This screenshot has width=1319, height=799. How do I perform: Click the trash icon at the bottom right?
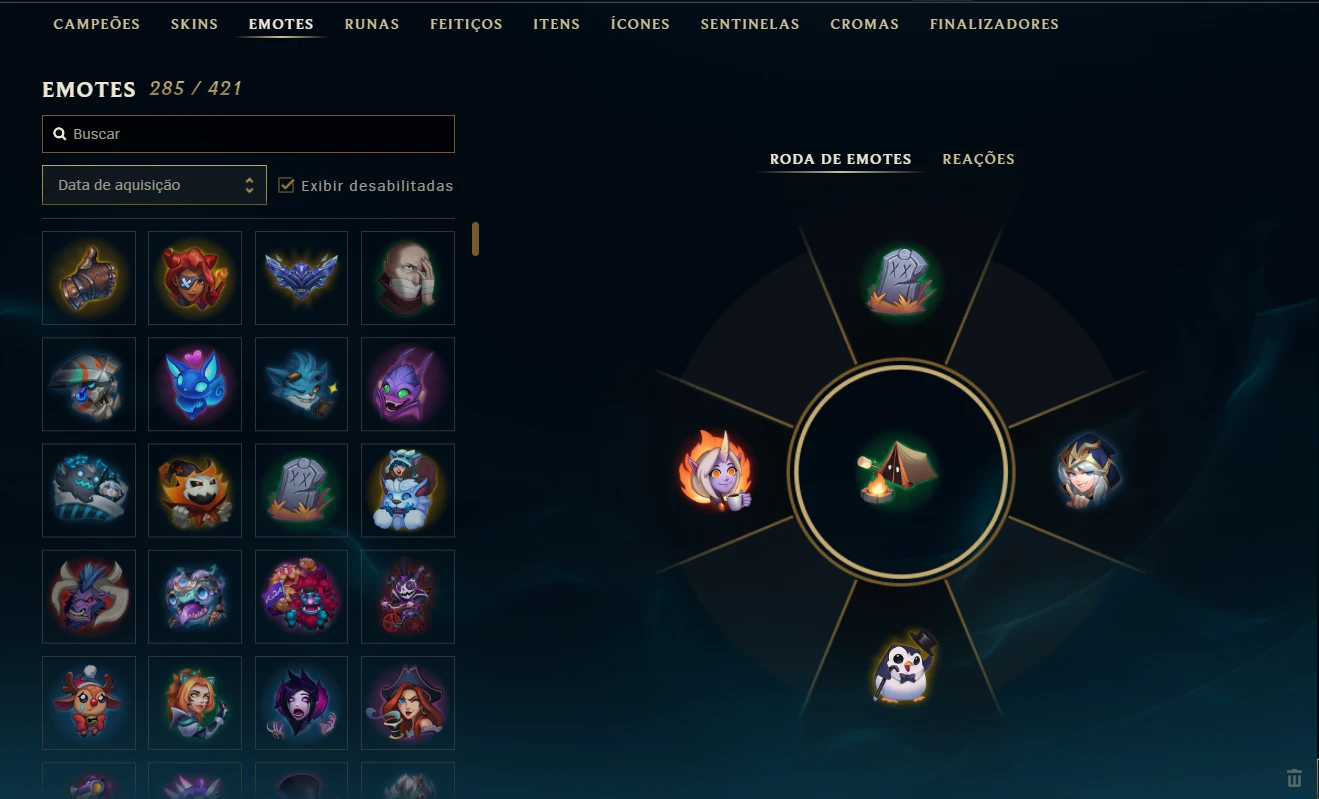click(x=1293, y=777)
